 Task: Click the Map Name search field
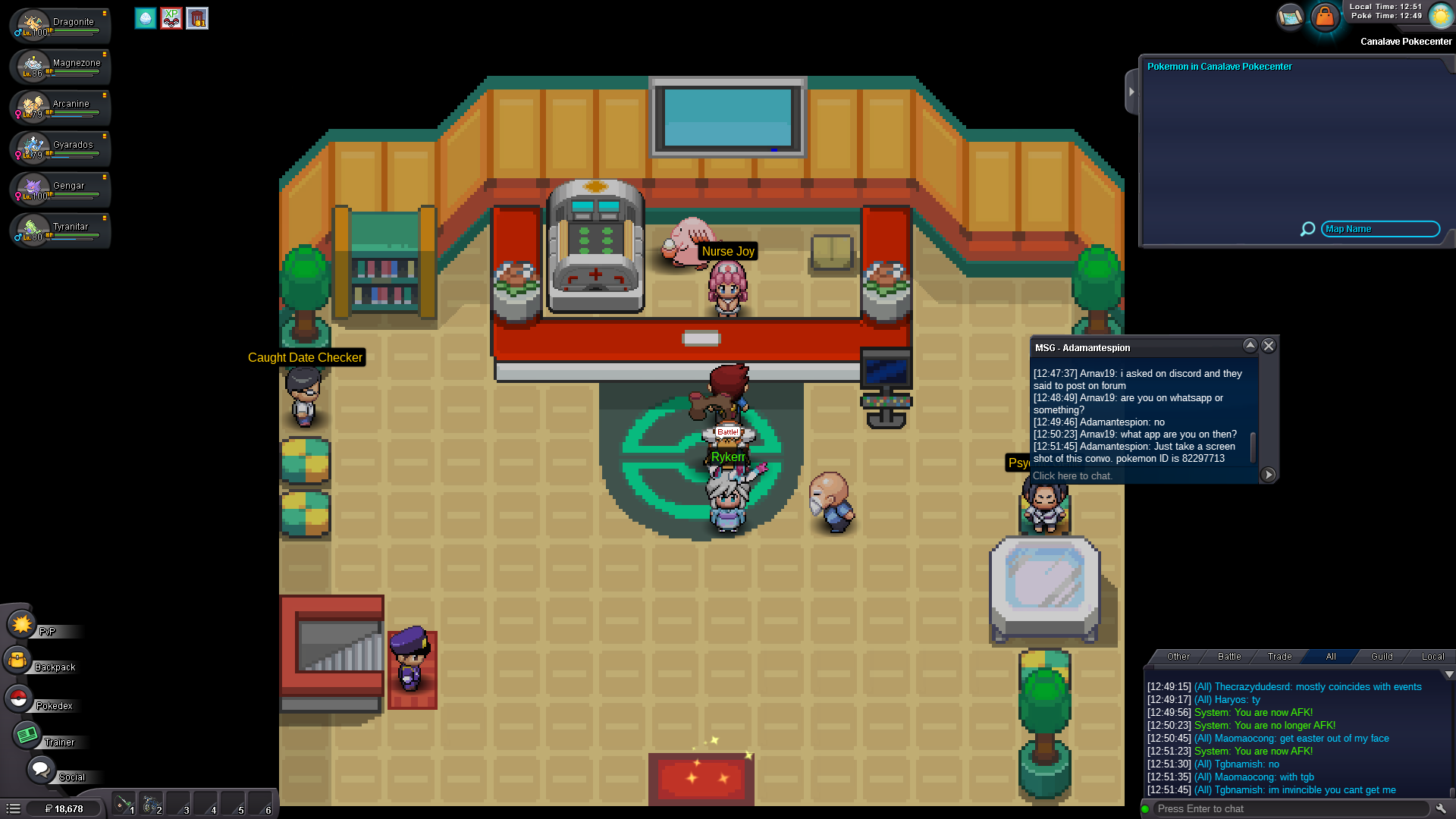1379,229
